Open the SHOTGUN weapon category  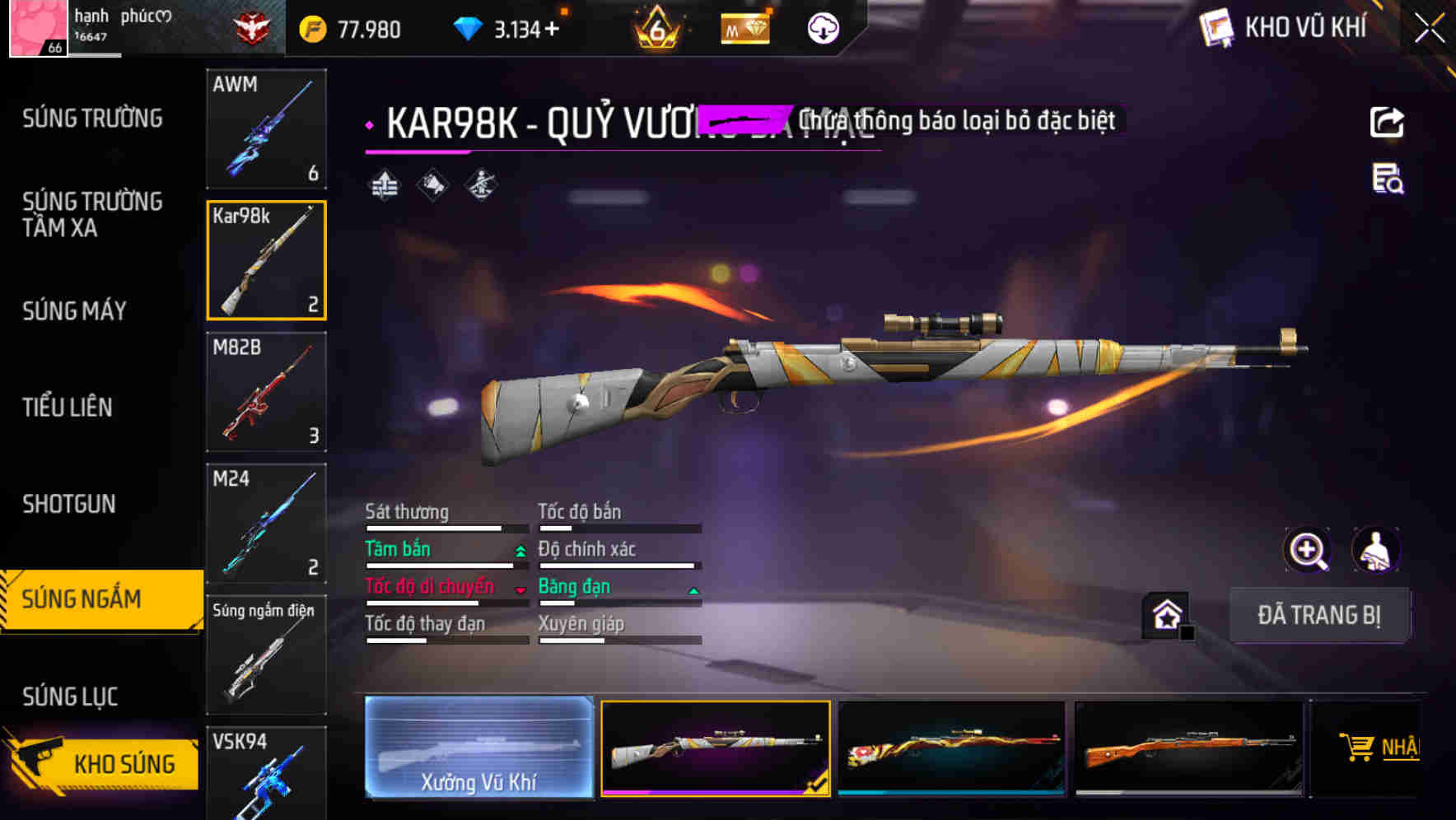point(70,503)
